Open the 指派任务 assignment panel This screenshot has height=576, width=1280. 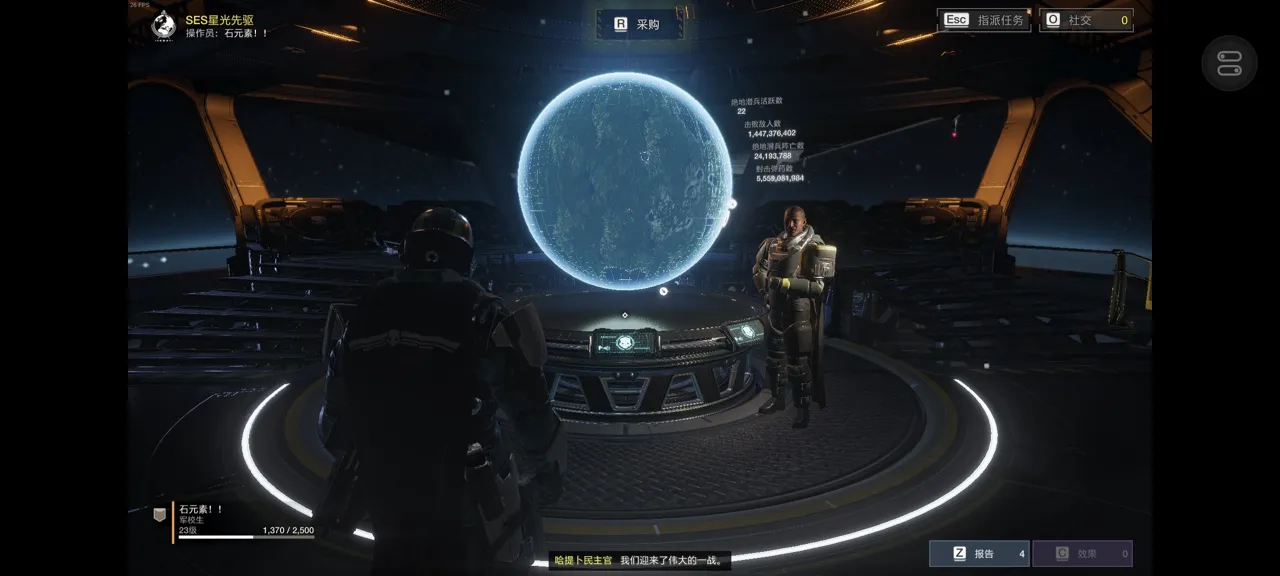pyautogui.click(x=984, y=20)
